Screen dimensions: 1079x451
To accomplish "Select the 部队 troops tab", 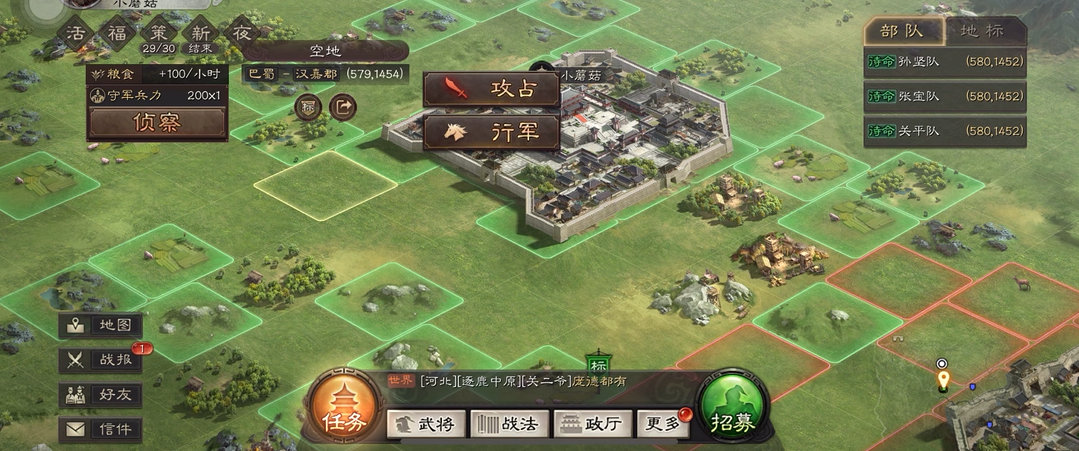I will 903,30.
